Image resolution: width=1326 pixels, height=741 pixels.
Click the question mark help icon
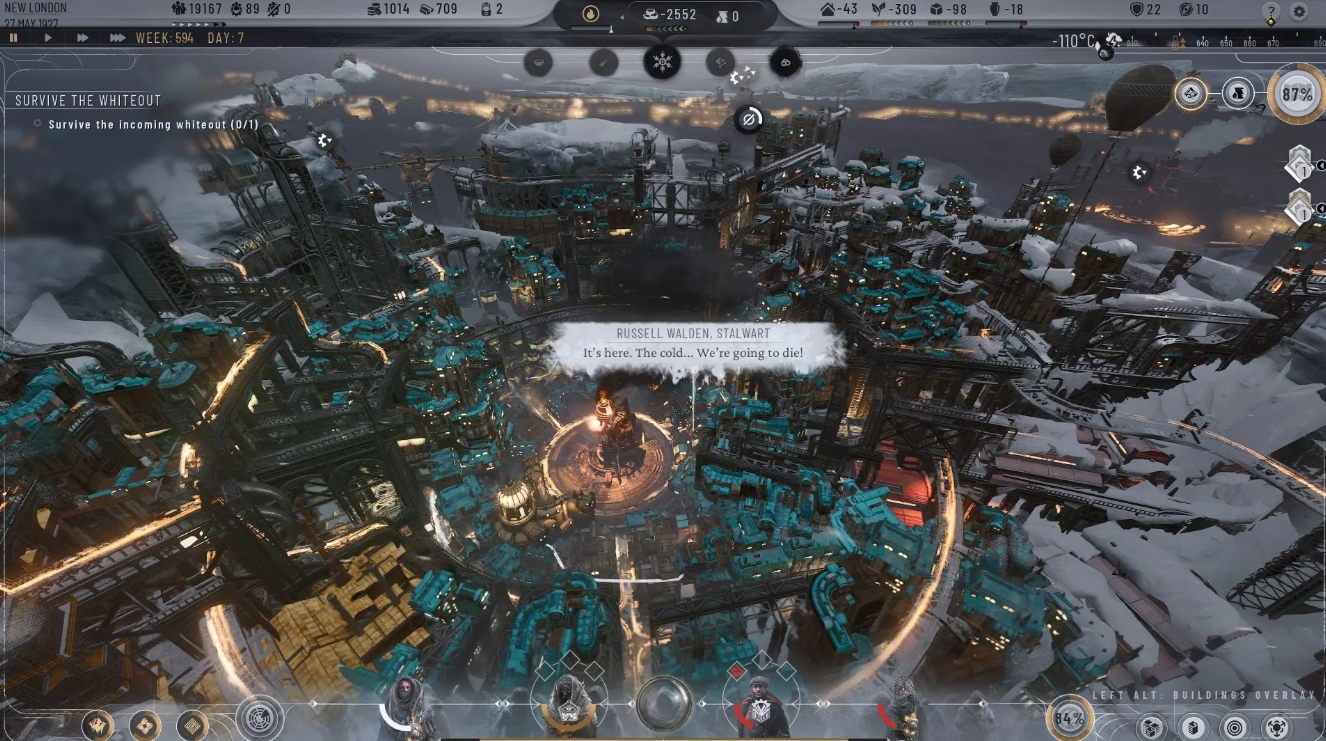[1271, 10]
